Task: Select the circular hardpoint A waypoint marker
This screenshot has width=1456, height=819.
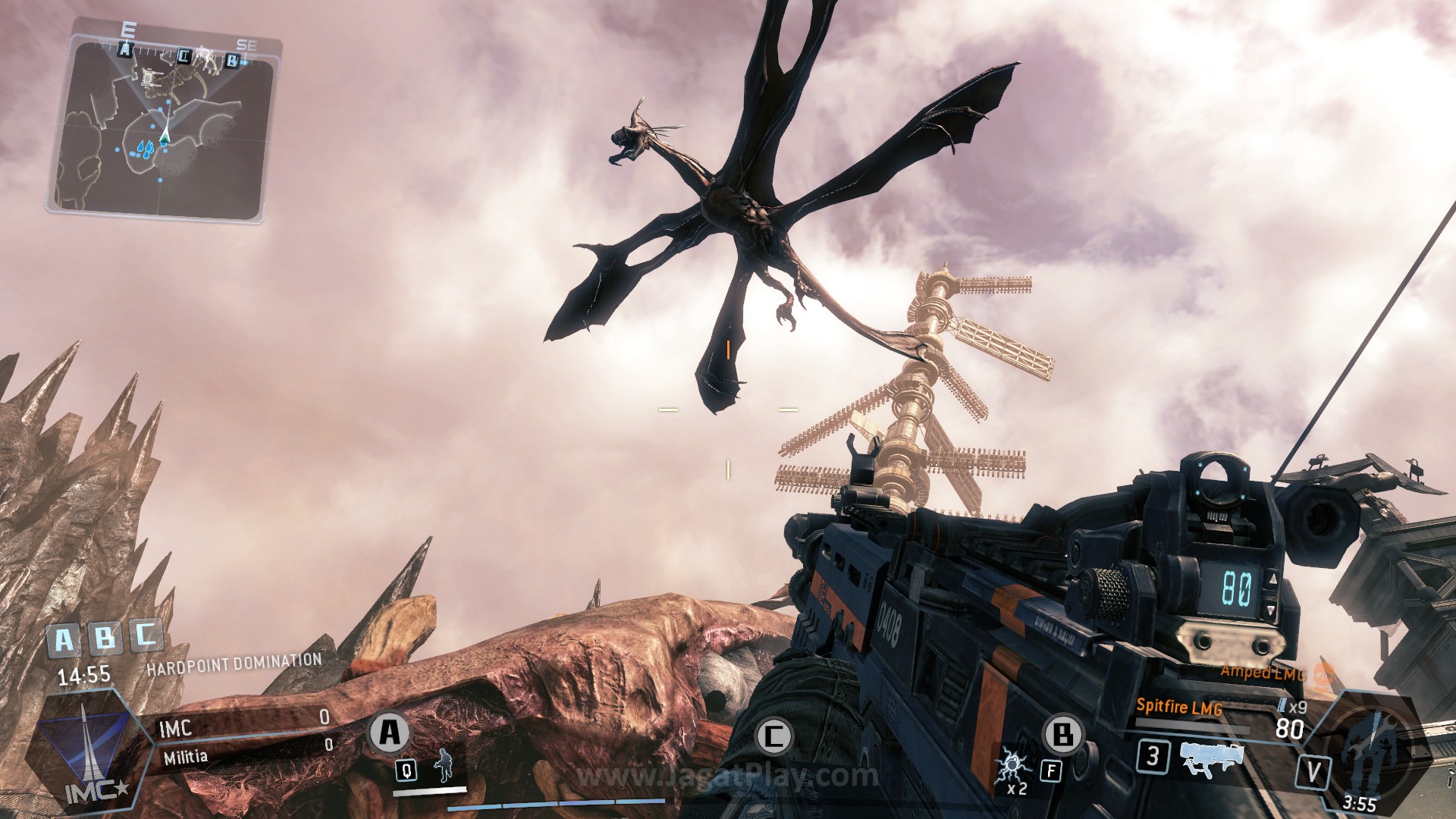Action: 390,733
